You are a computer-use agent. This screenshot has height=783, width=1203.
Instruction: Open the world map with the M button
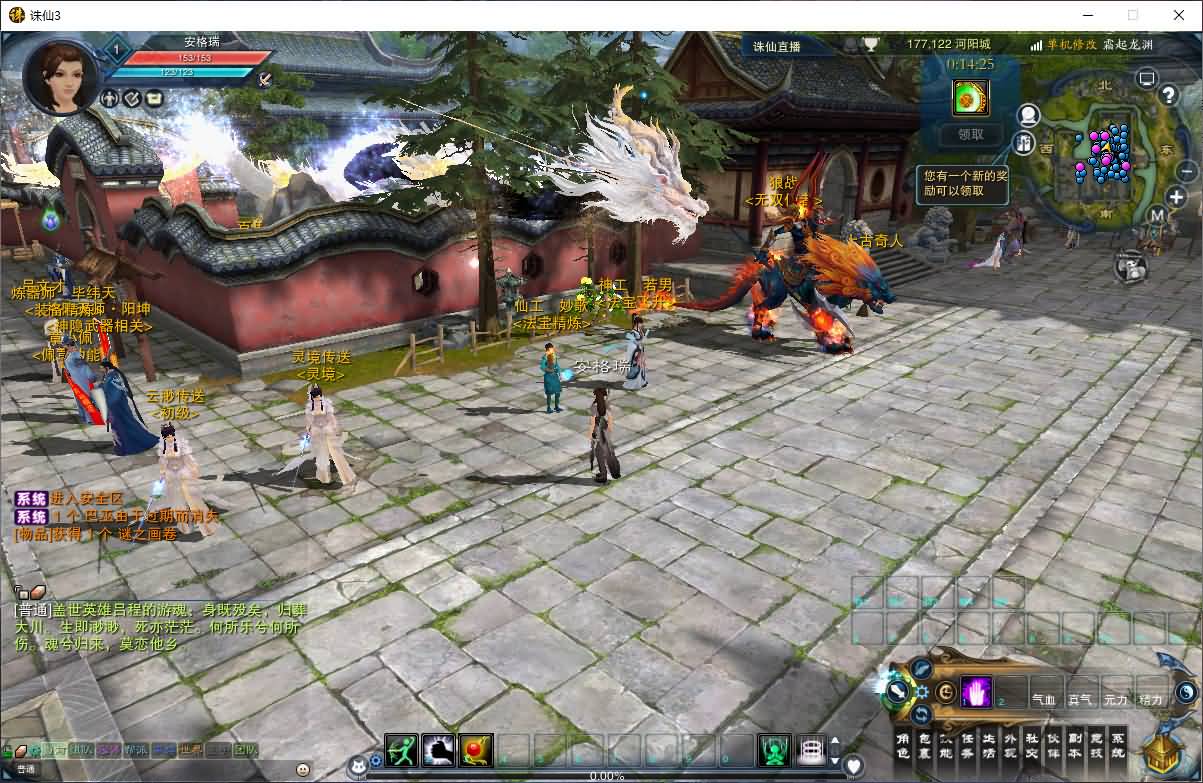click(1156, 215)
